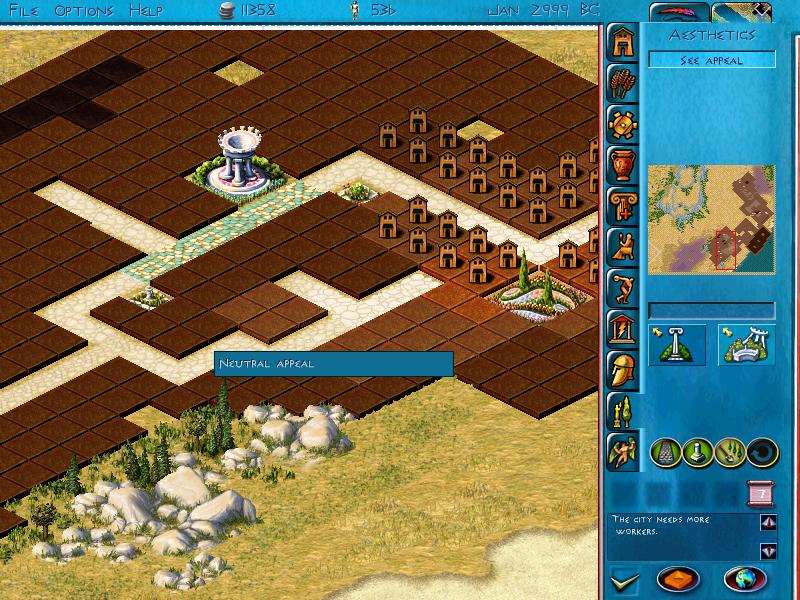Open the world map globe button
The image size is (800, 600).
(x=744, y=579)
